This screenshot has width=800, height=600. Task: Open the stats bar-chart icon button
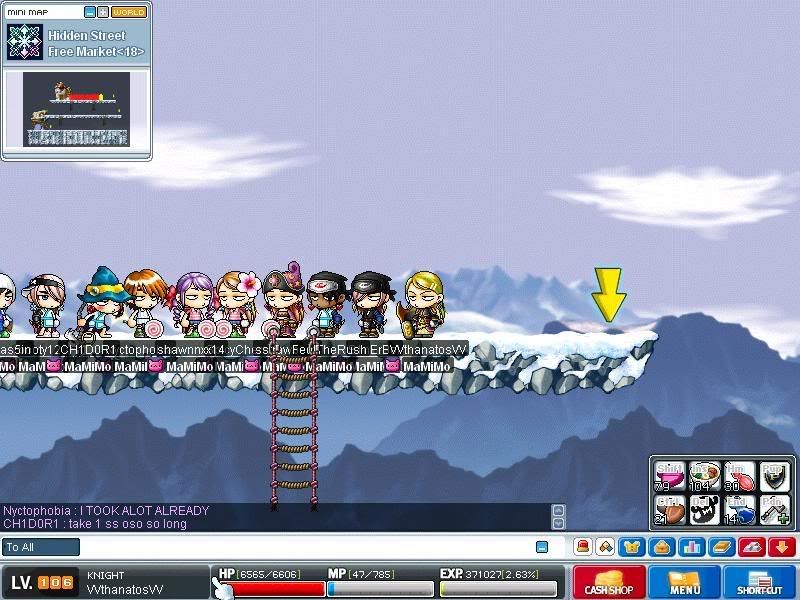coord(690,547)
